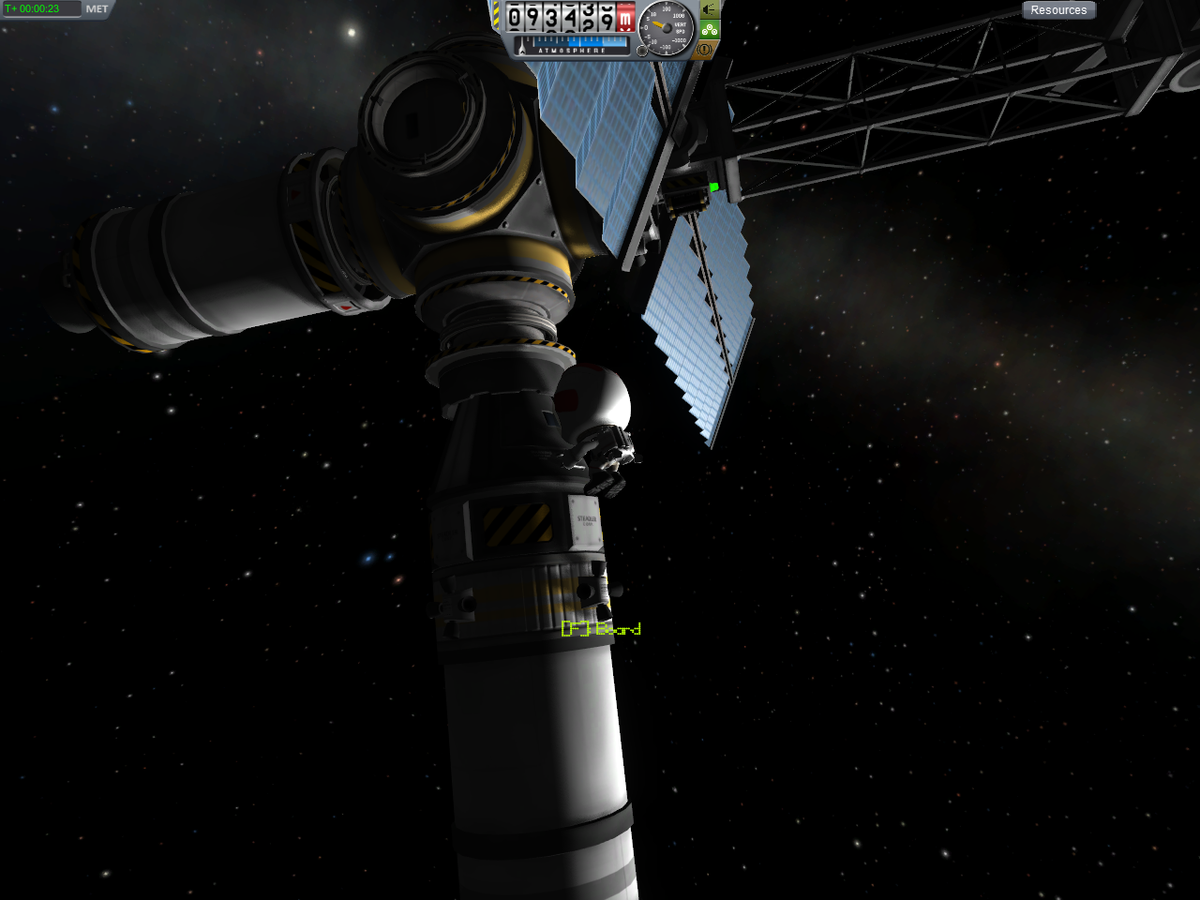Open the Resources panel
The image size is (1200, 900).
click(1058, 10)
